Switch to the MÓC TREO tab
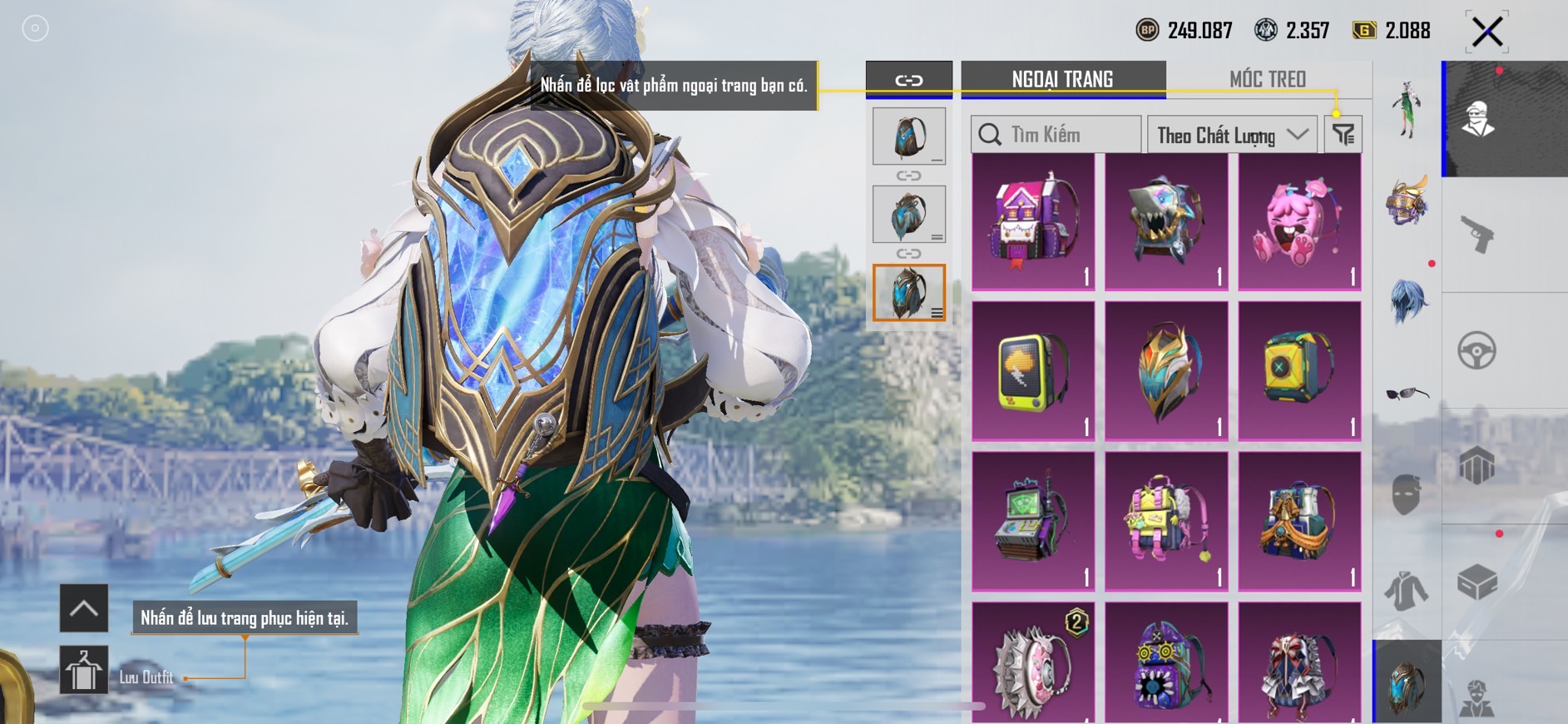This screenshot has height=724, width=1568. point(1267,79)
